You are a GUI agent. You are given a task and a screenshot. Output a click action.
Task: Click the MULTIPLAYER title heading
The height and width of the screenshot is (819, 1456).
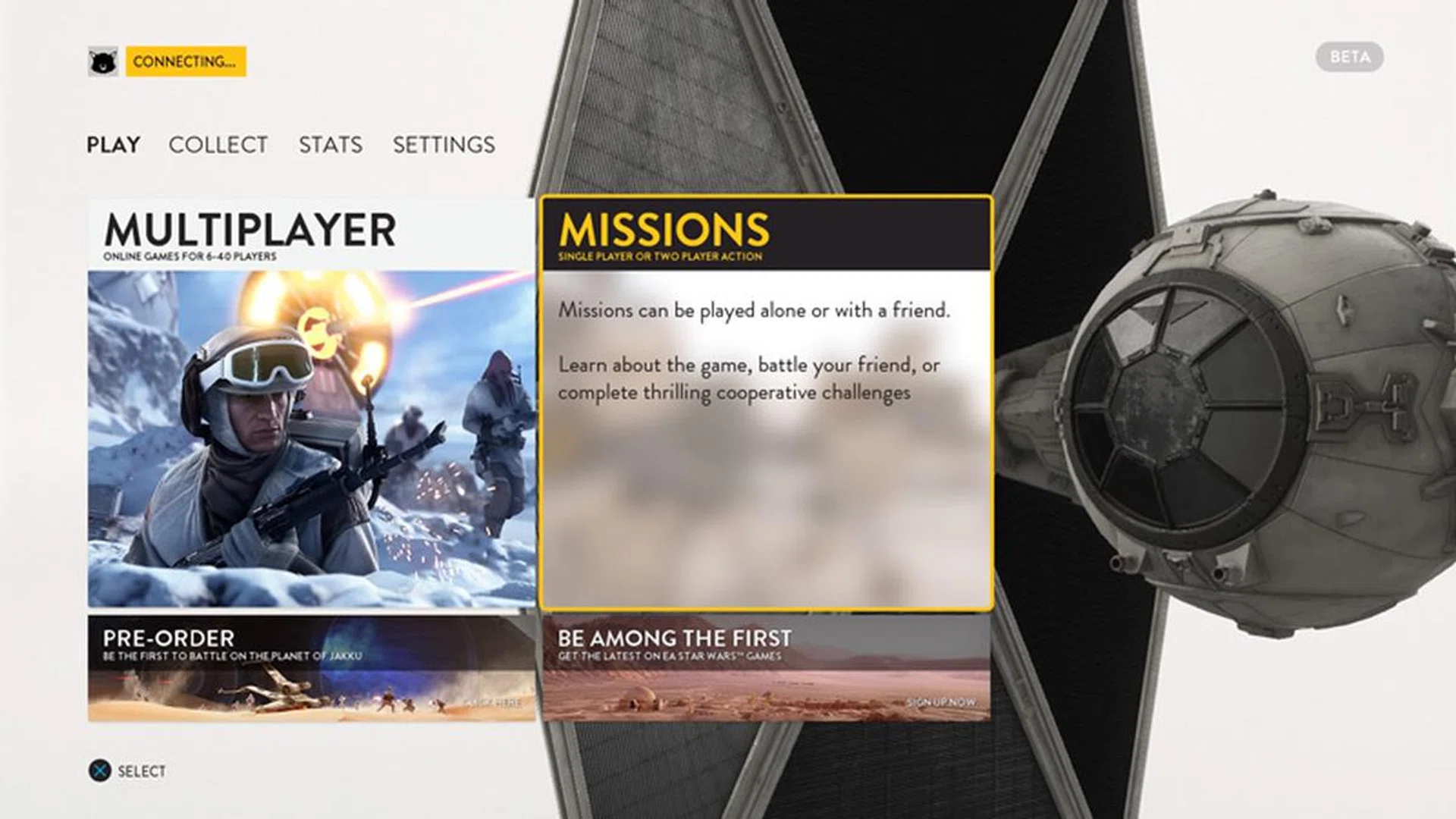tap(249, 230)
